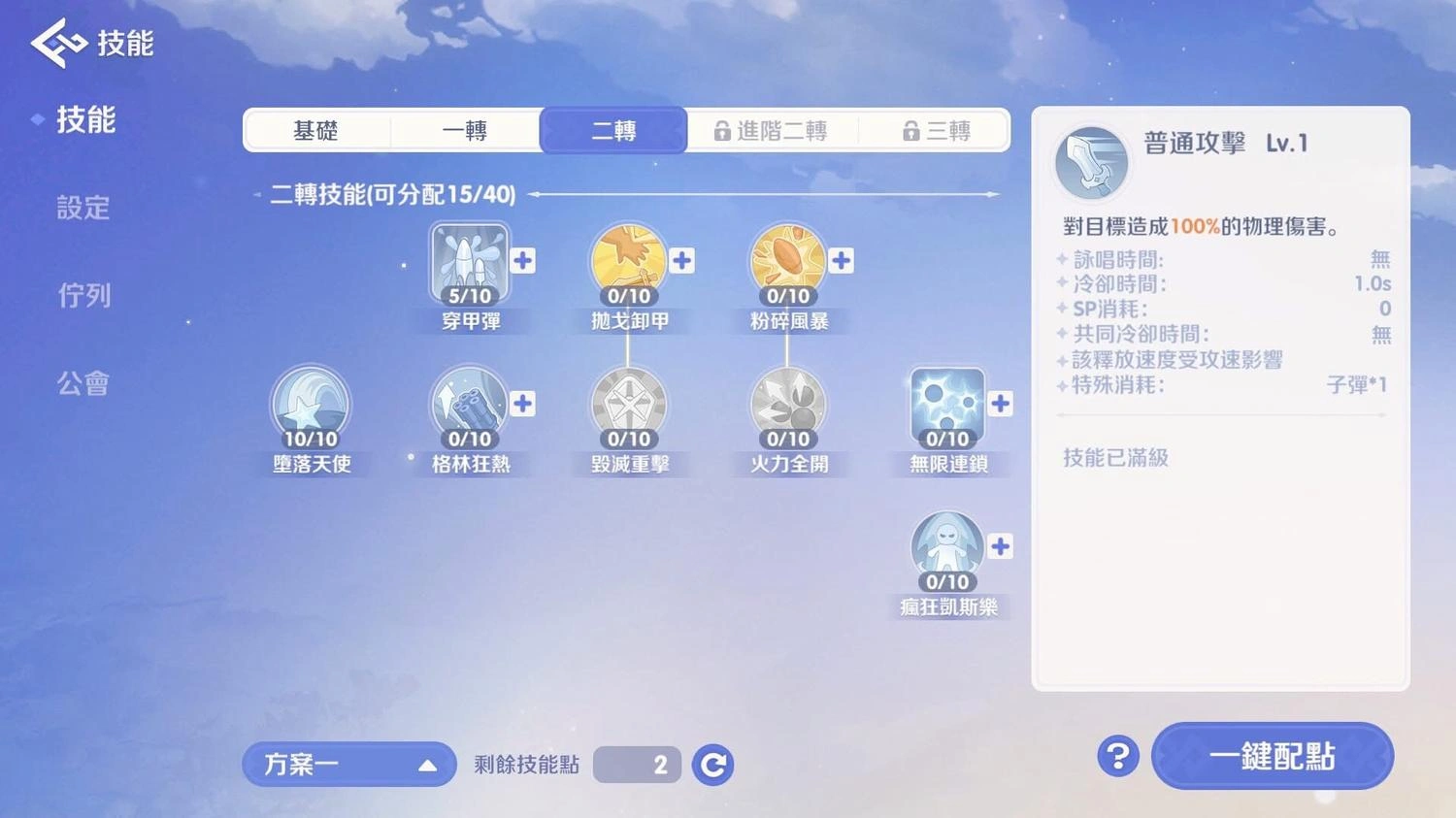The width and height of the screenshot is (1456, 818).
Task: Select the 拋戈卸甲 skill icon
Action: coord(629,262)
